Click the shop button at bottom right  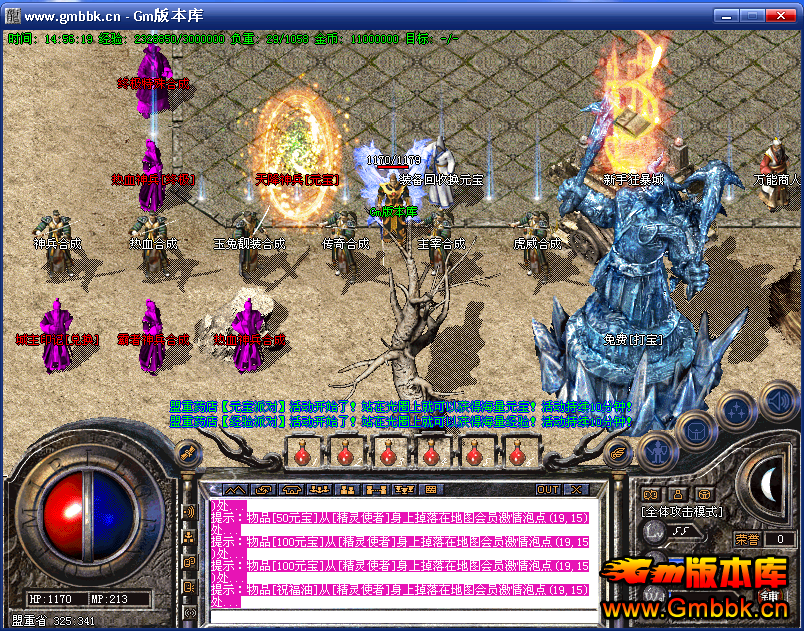[x=771, y=598]
